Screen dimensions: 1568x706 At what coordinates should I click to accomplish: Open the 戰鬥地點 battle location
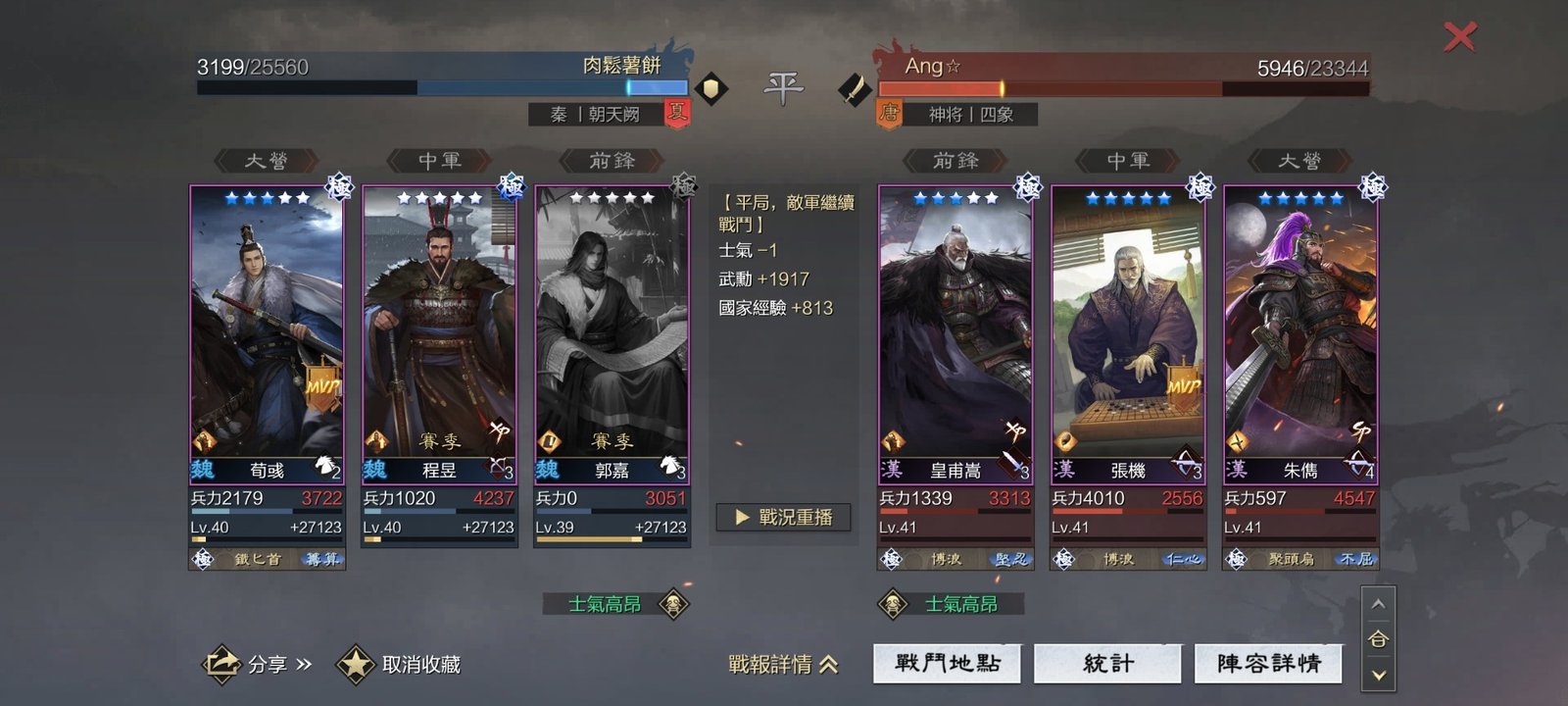pyautogui.click(x=947, y=664)
